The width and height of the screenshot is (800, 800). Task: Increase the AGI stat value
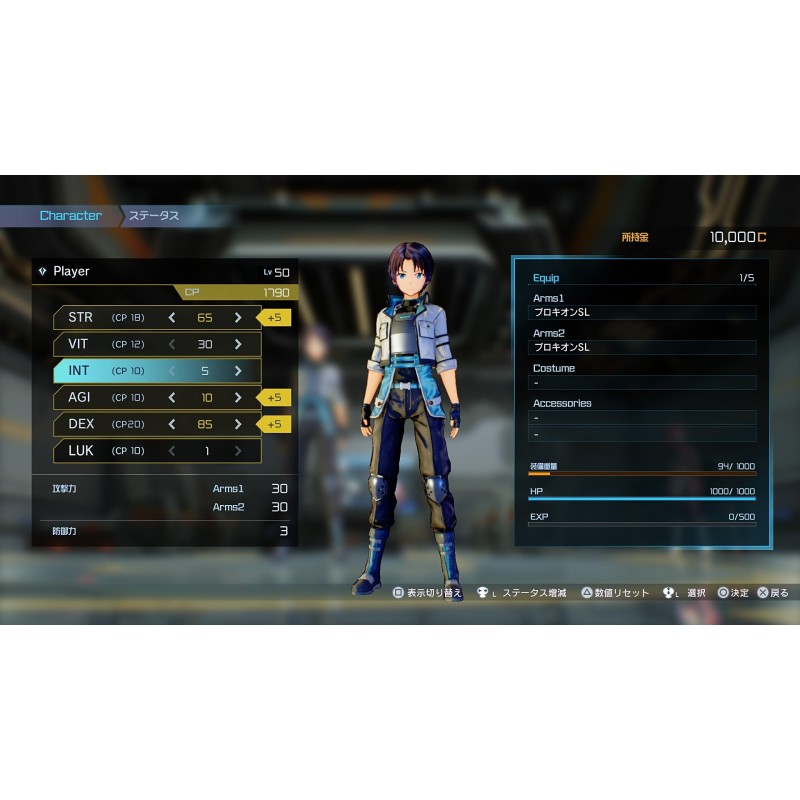[238, 397]
